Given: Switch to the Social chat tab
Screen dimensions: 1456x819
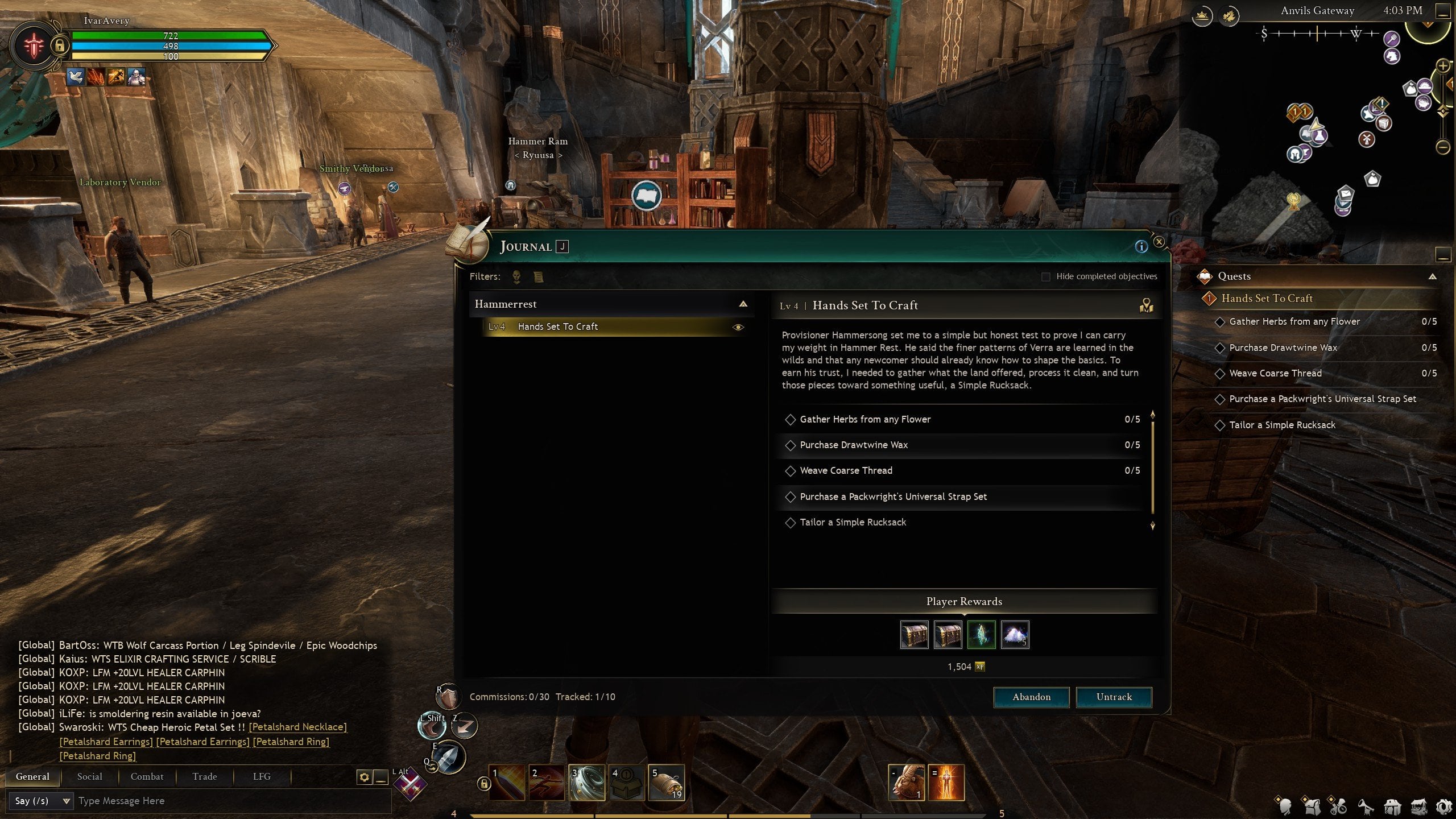Looking at the screenshot, I should [89, 776].
